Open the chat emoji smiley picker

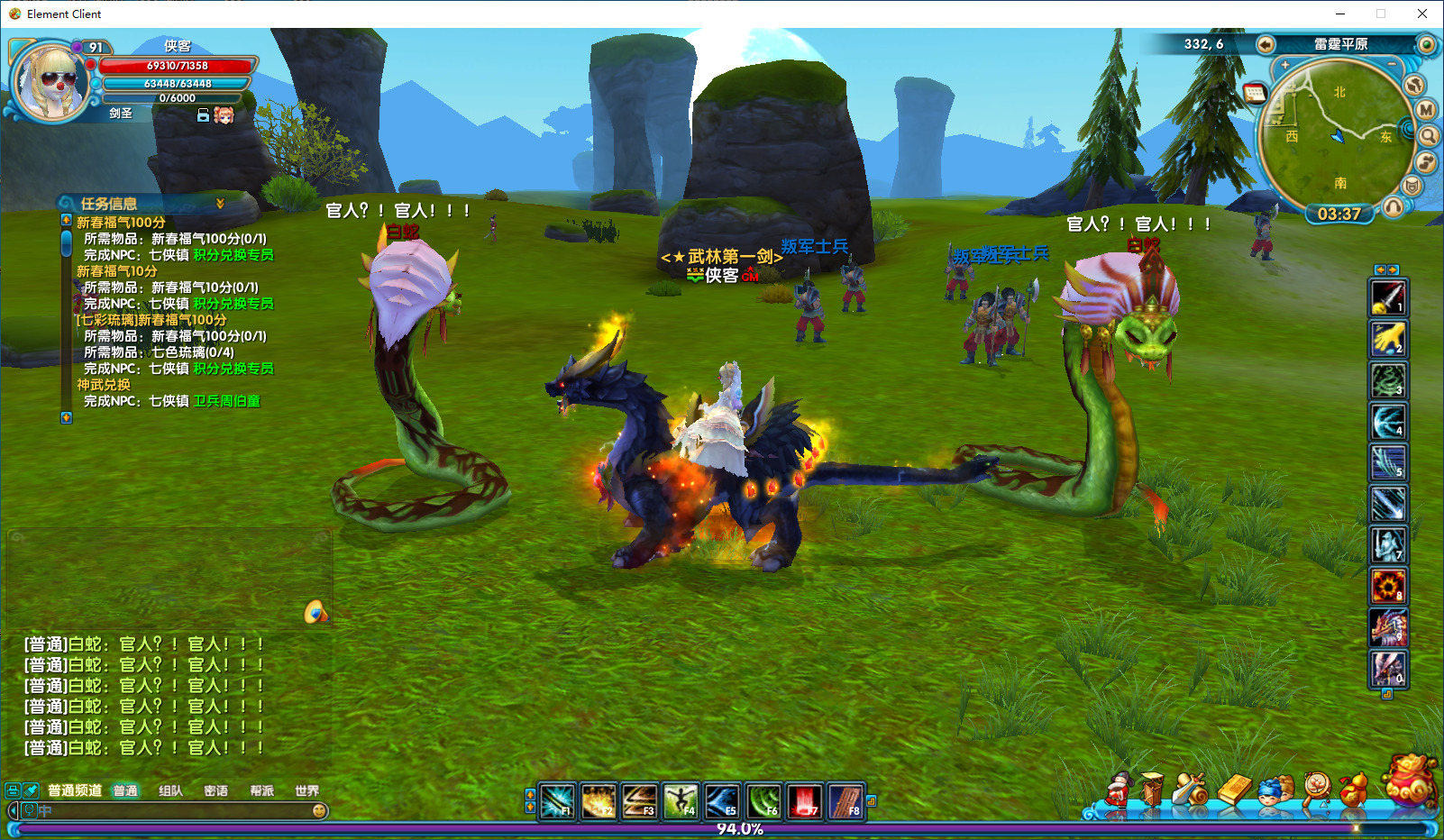319,810
